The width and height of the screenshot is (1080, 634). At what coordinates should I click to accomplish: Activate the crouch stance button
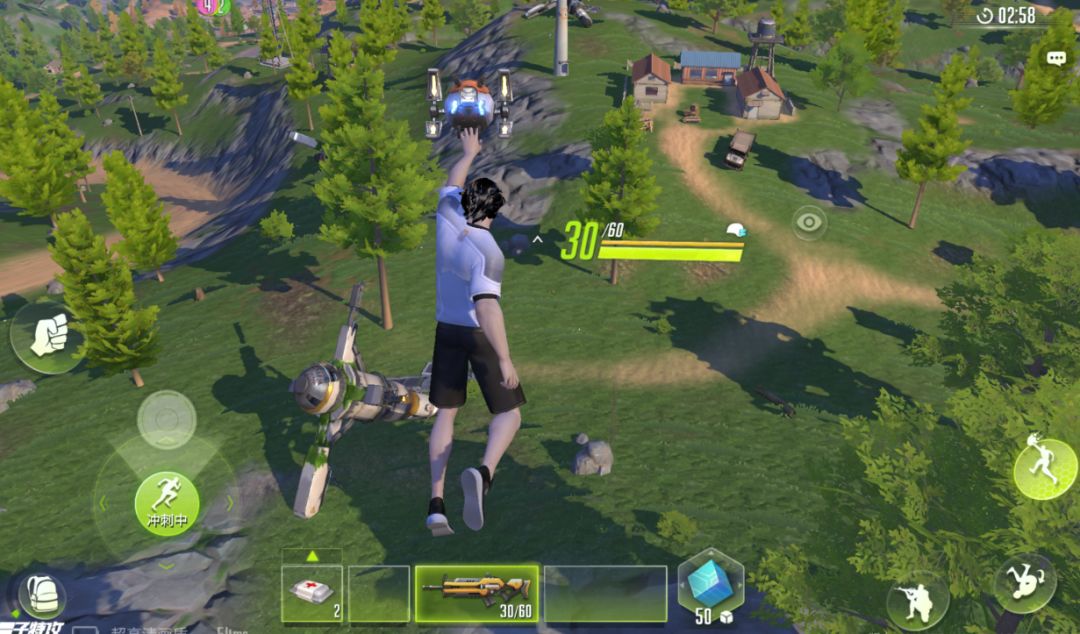click(917, 600)
